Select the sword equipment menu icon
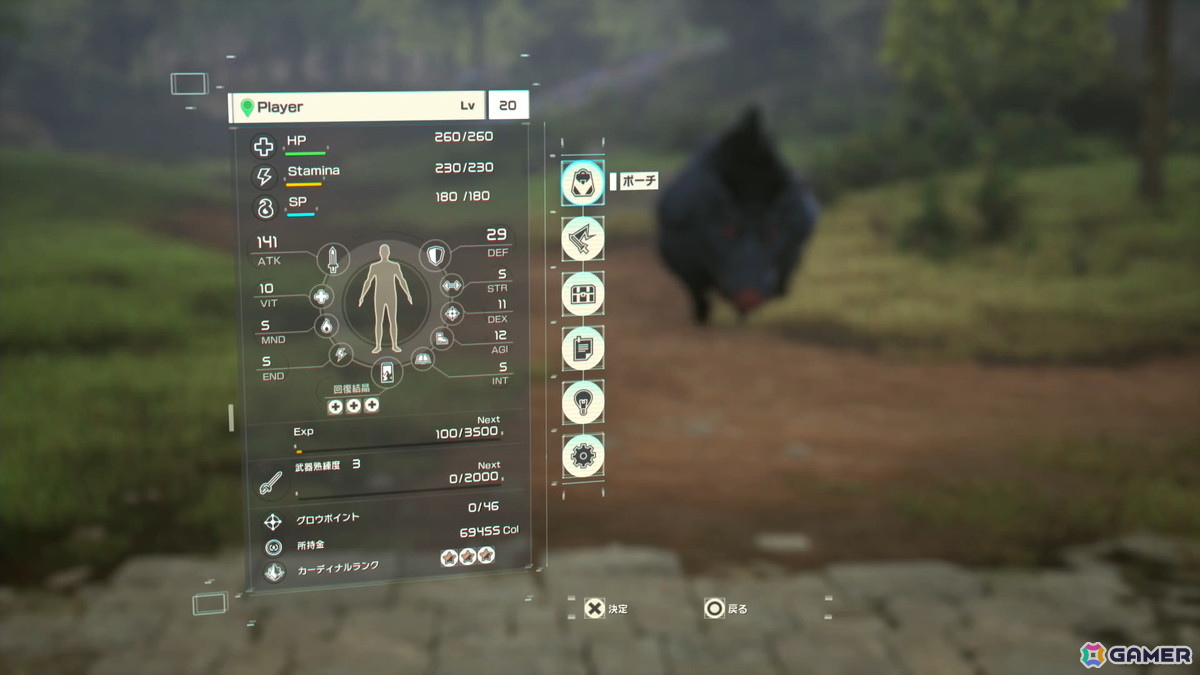The width and height of the screenshot is (1200, 675). pyautogui.click(x=582, y=239)
